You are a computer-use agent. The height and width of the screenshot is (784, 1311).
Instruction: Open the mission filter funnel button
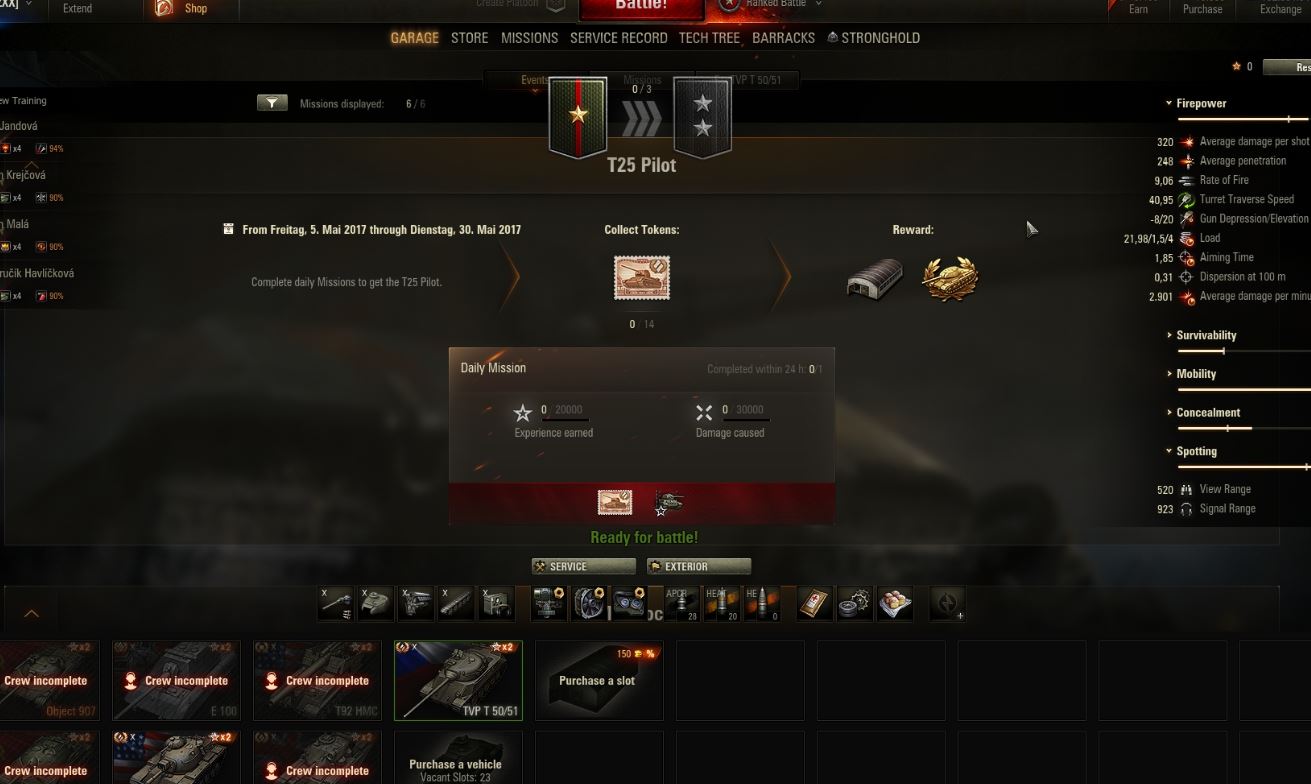(272, 103)
